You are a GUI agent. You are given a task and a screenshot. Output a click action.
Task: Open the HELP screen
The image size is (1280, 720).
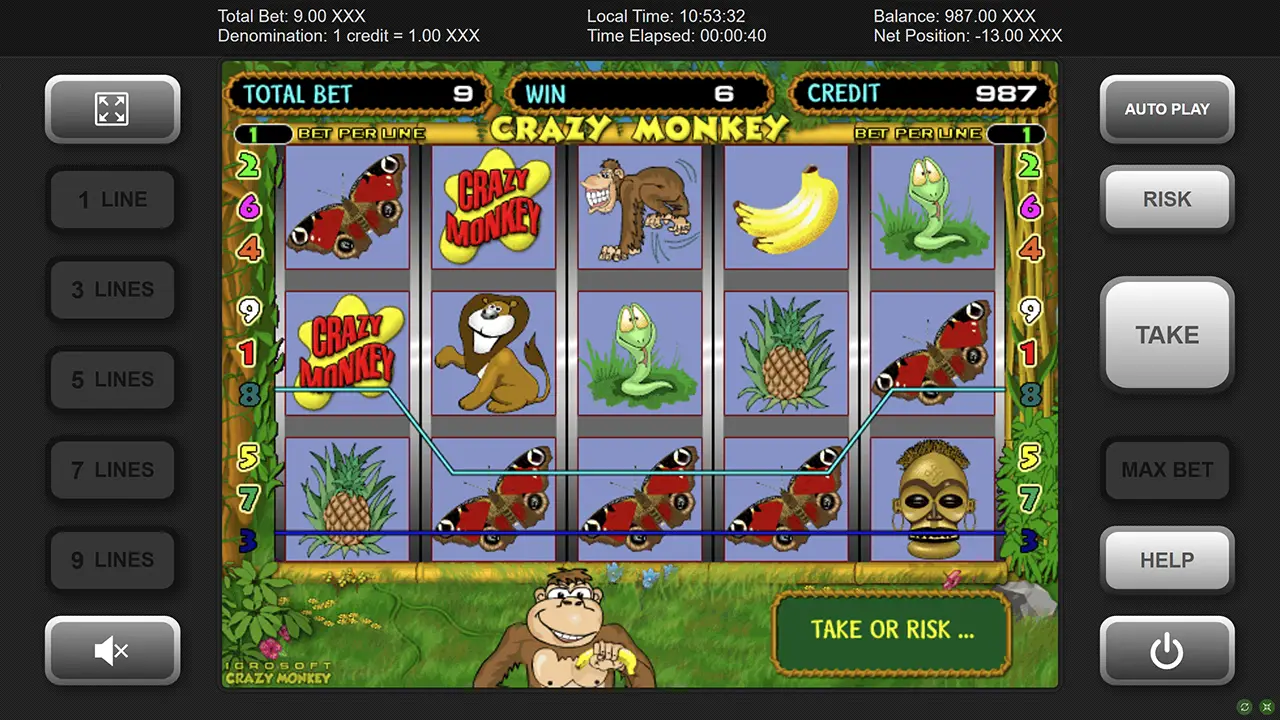[1166, 560]
